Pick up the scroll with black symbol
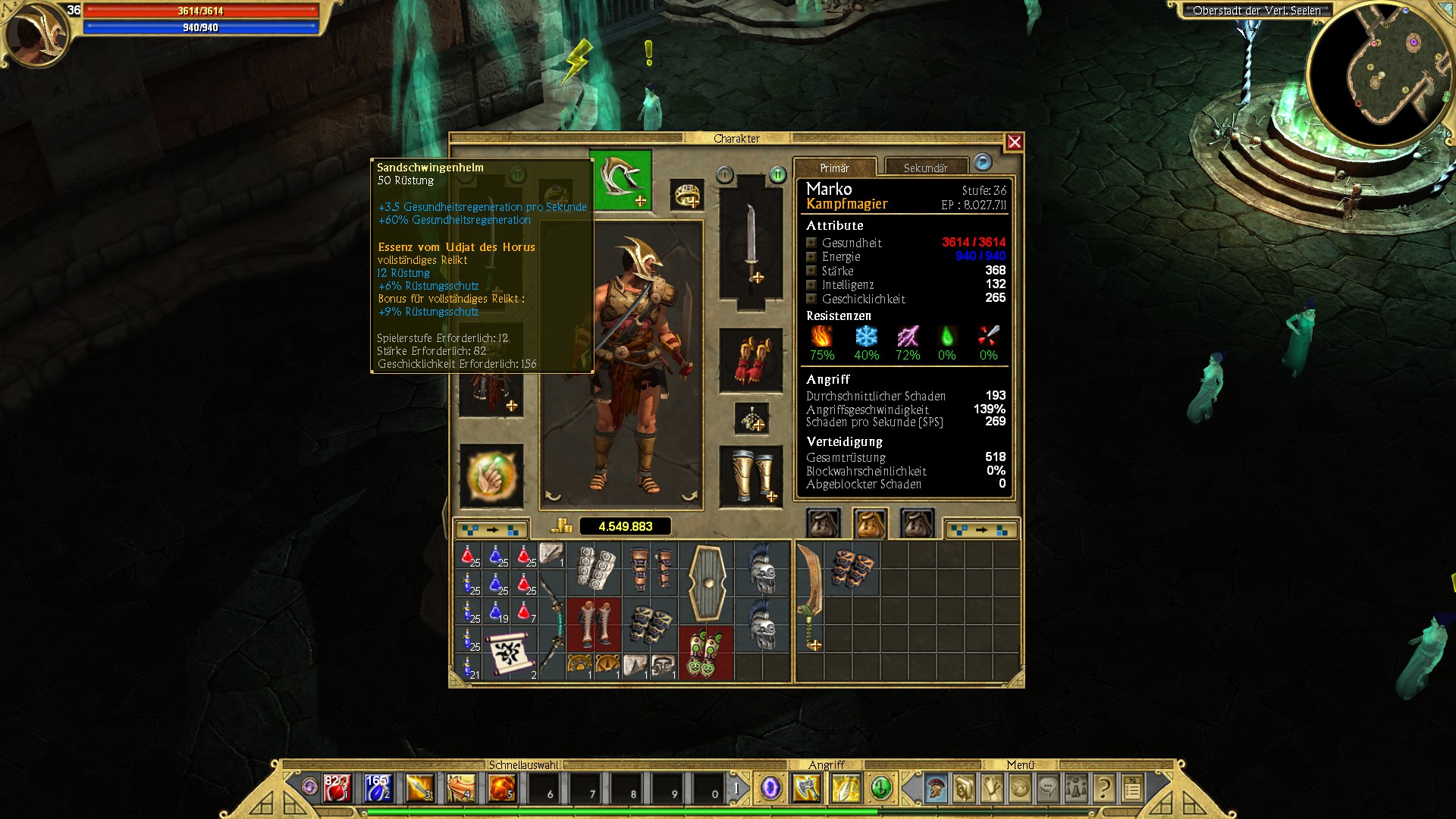The image size is (1456, 819). 510,651
